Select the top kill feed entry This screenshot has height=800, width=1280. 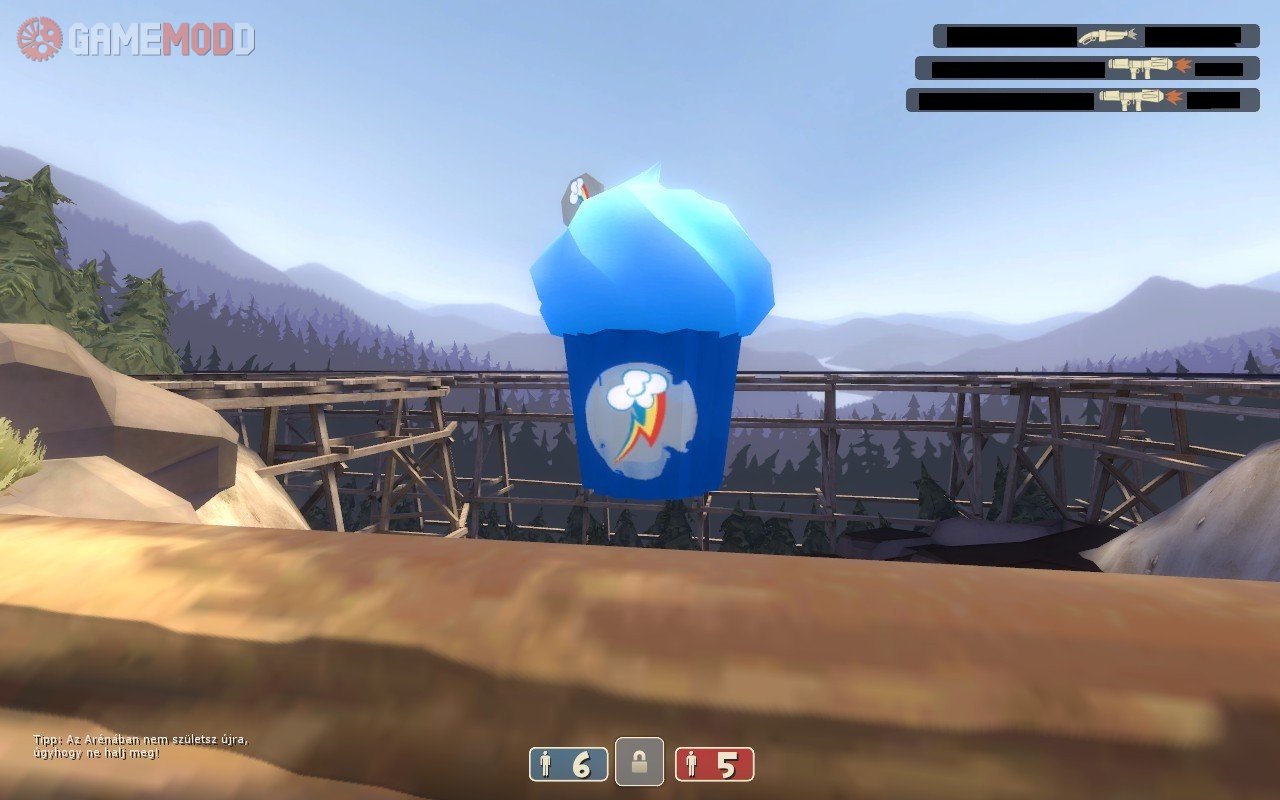tap(1096, 36)
